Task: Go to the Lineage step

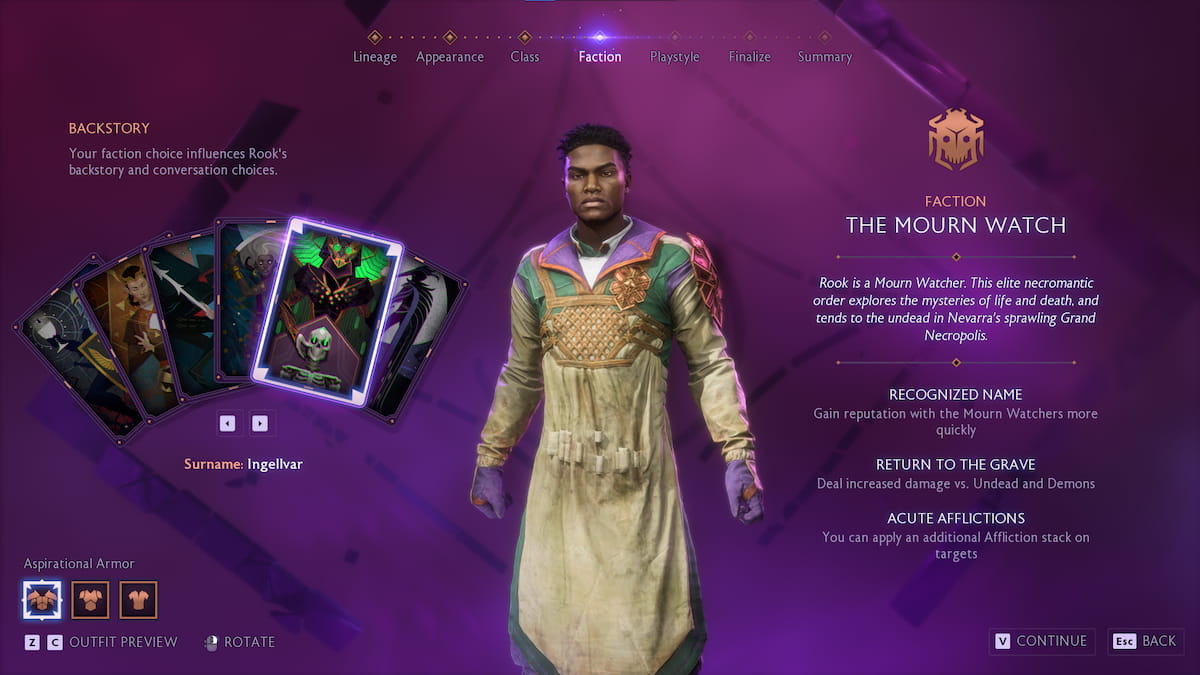Action: (374, 56)
